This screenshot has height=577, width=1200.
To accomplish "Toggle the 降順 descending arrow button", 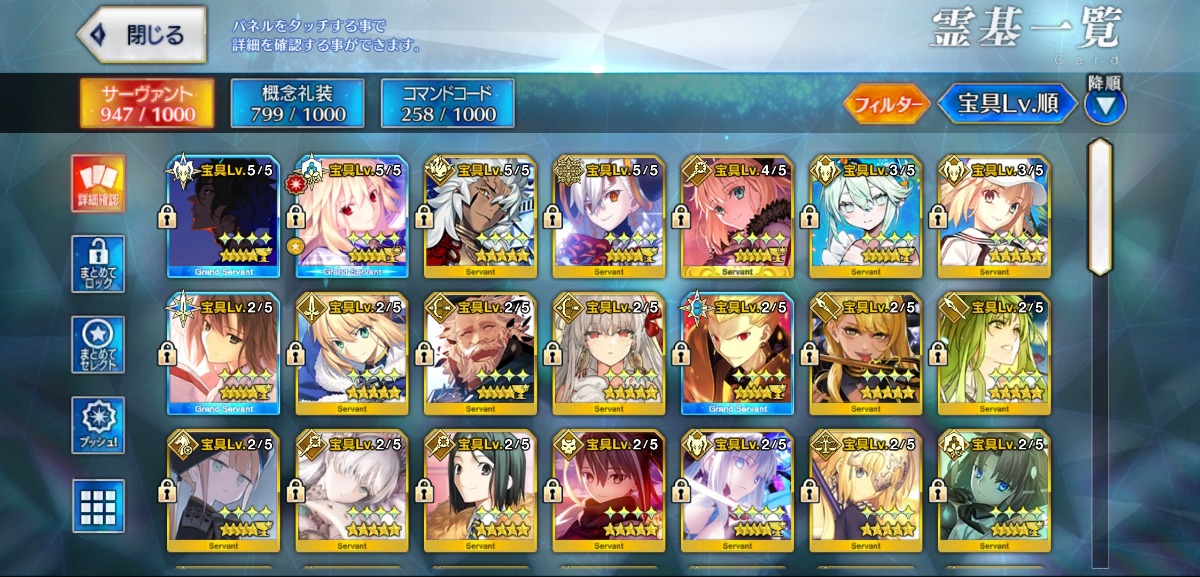I will pyautogui.click(x=1104, y=104).
